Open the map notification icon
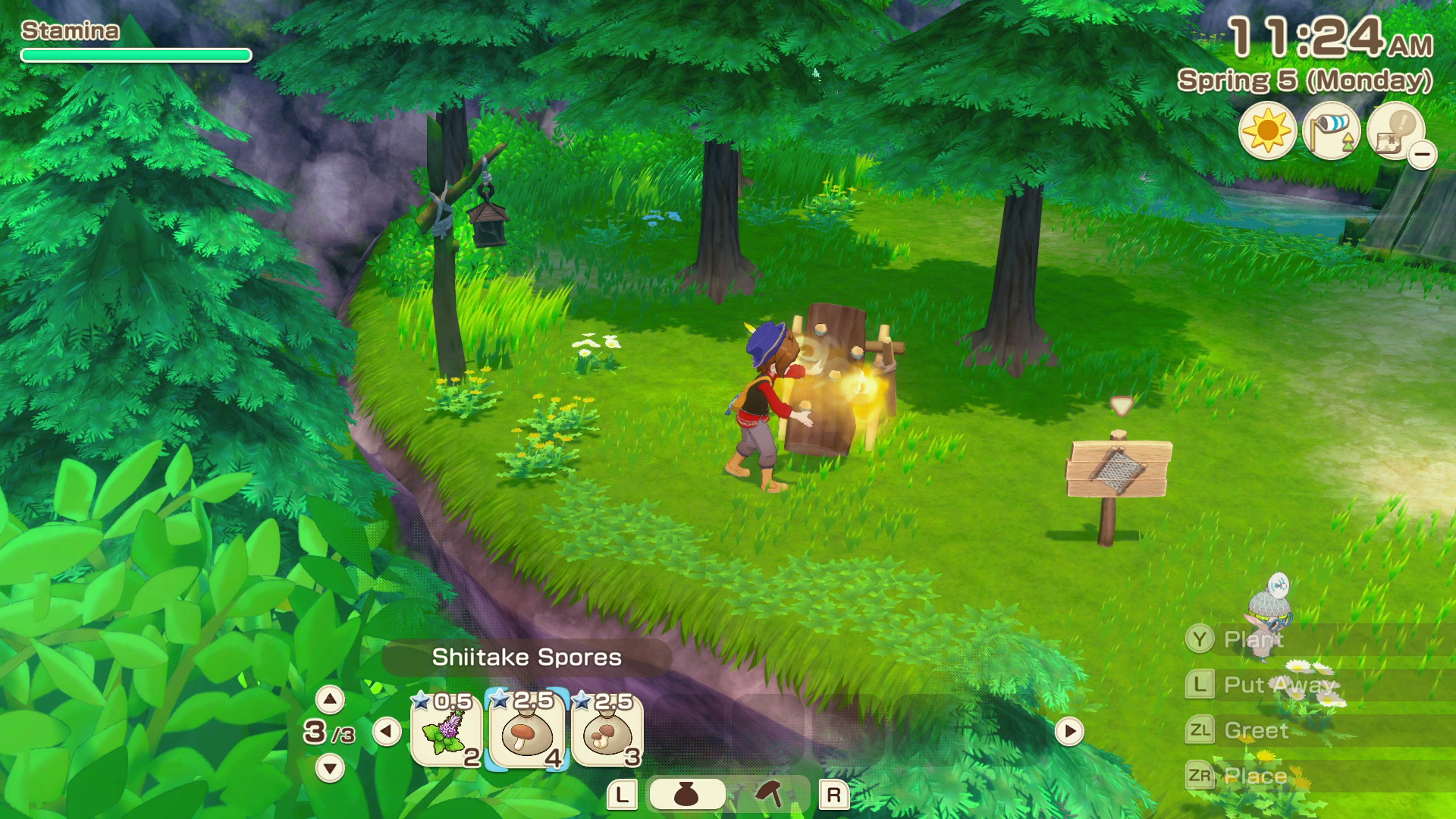Image resolution: width=1456 pixels, height=819 pixels. (x=1395, y=132)
